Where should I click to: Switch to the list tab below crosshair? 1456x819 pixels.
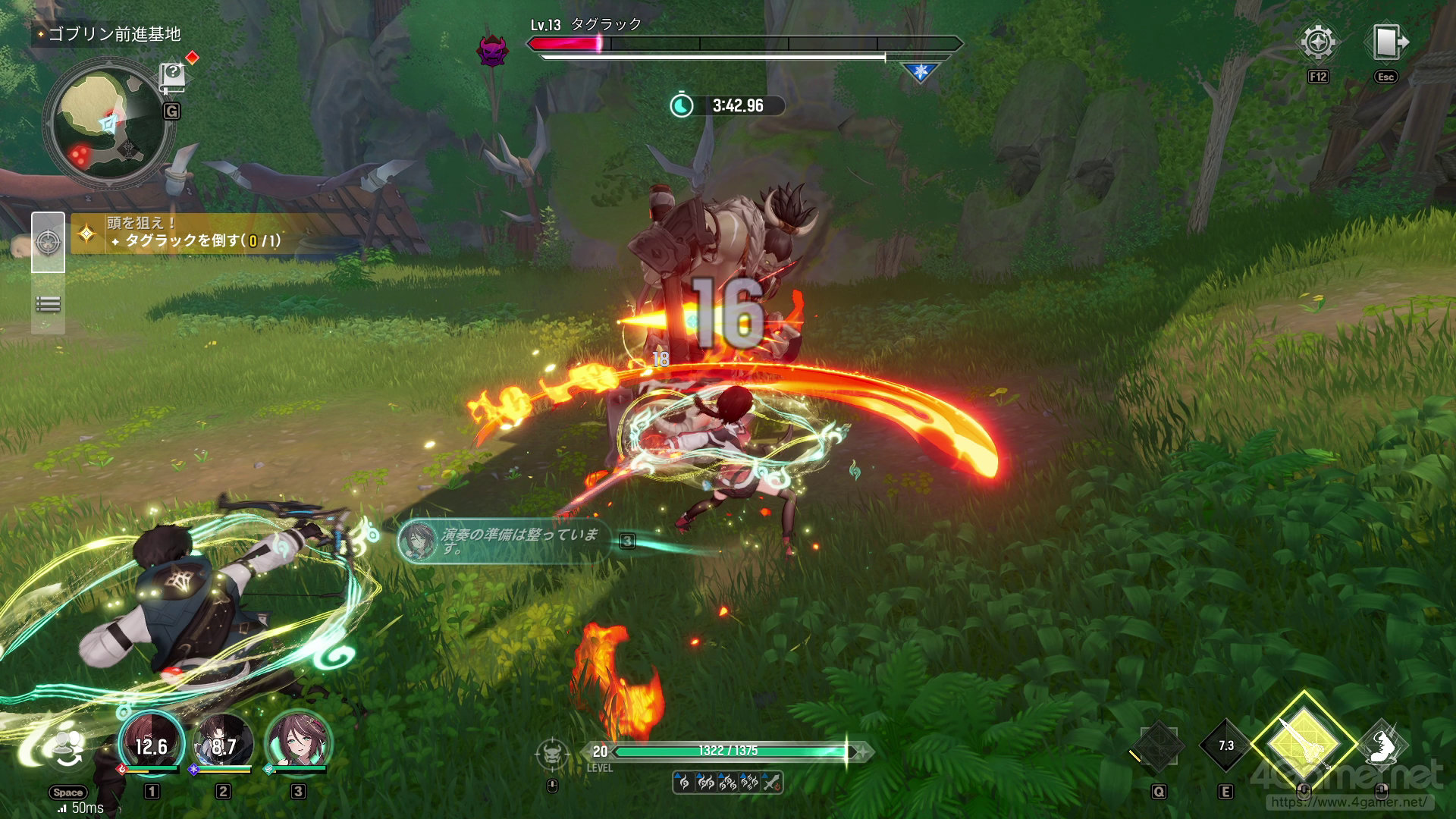pos(48,305)
